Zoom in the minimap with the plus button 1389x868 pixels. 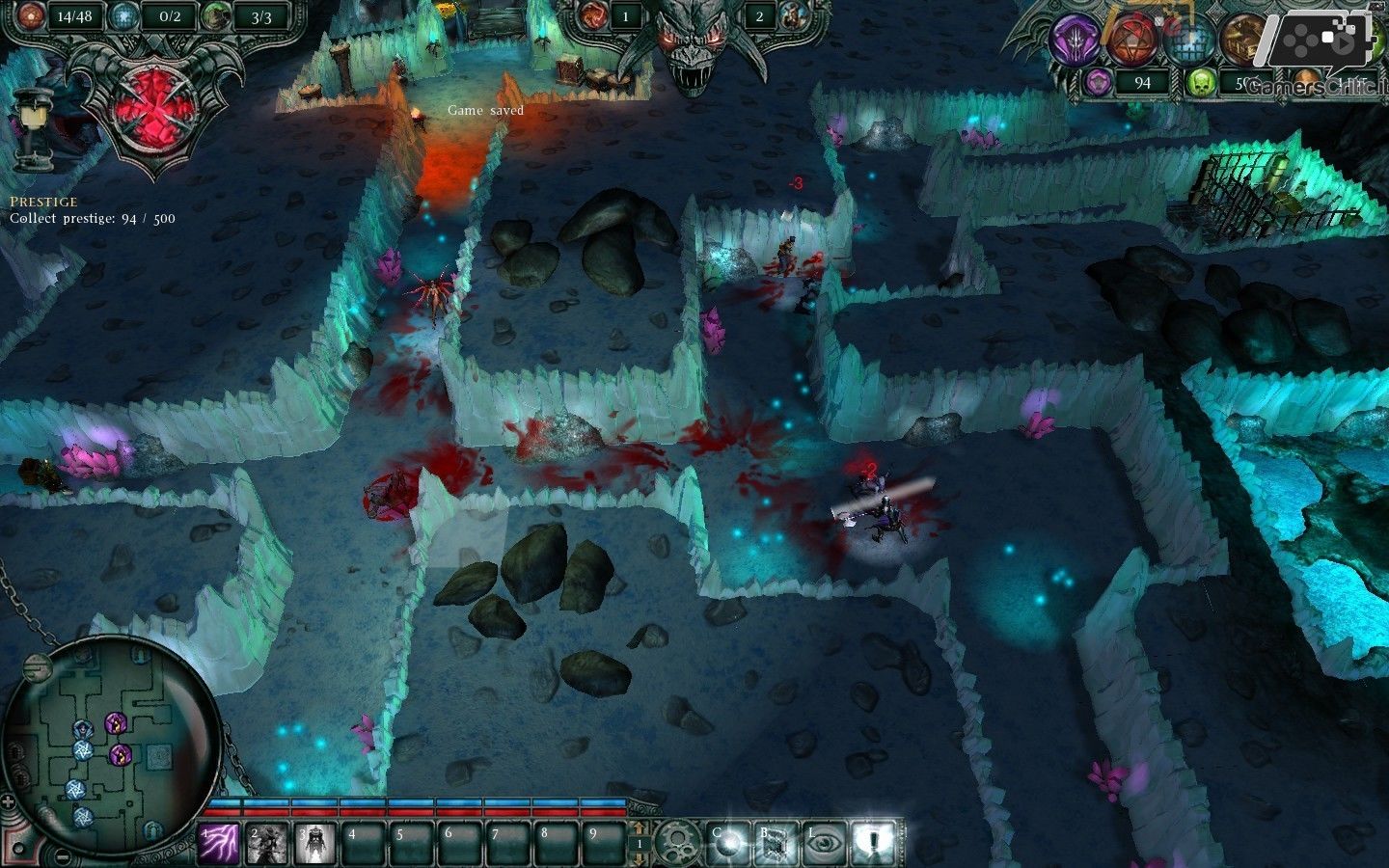pos(9,801)
